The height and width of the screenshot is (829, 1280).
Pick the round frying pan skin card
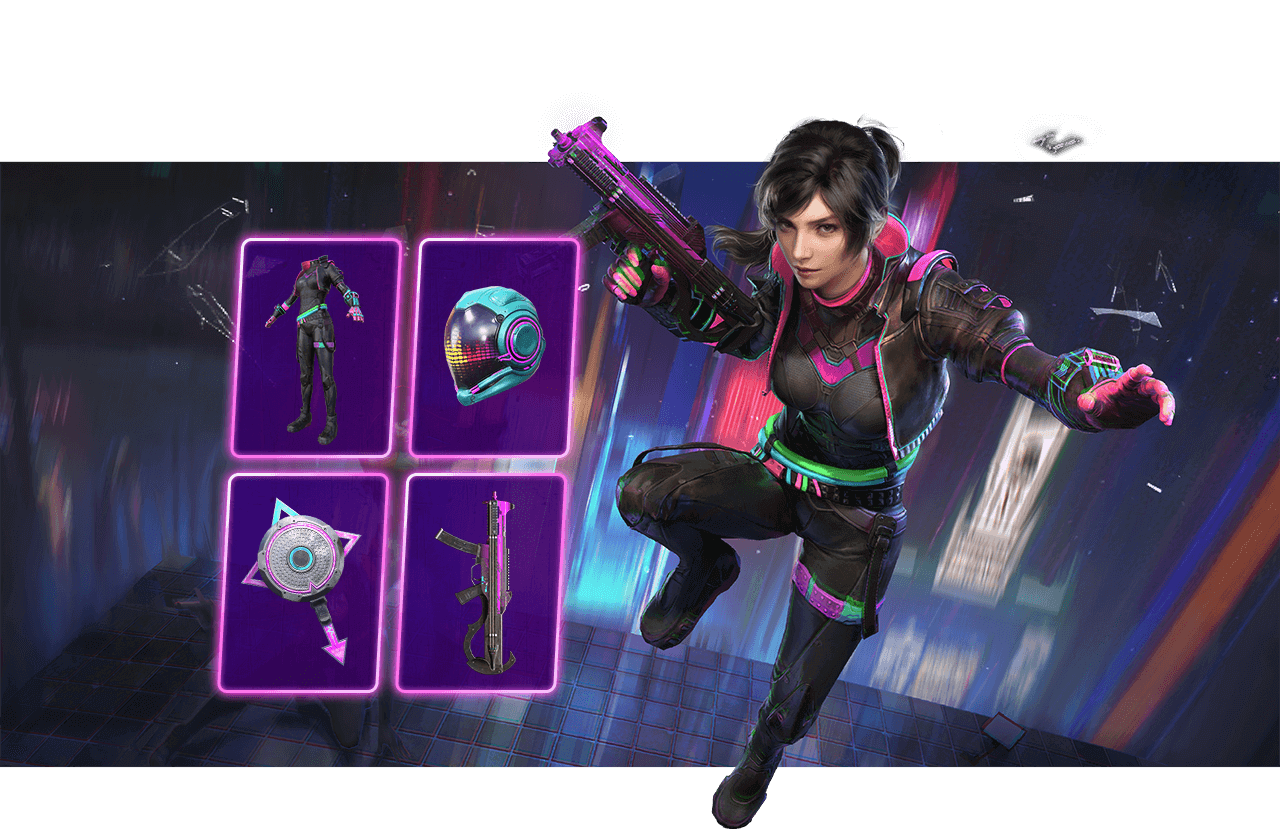tap(304, 582)
